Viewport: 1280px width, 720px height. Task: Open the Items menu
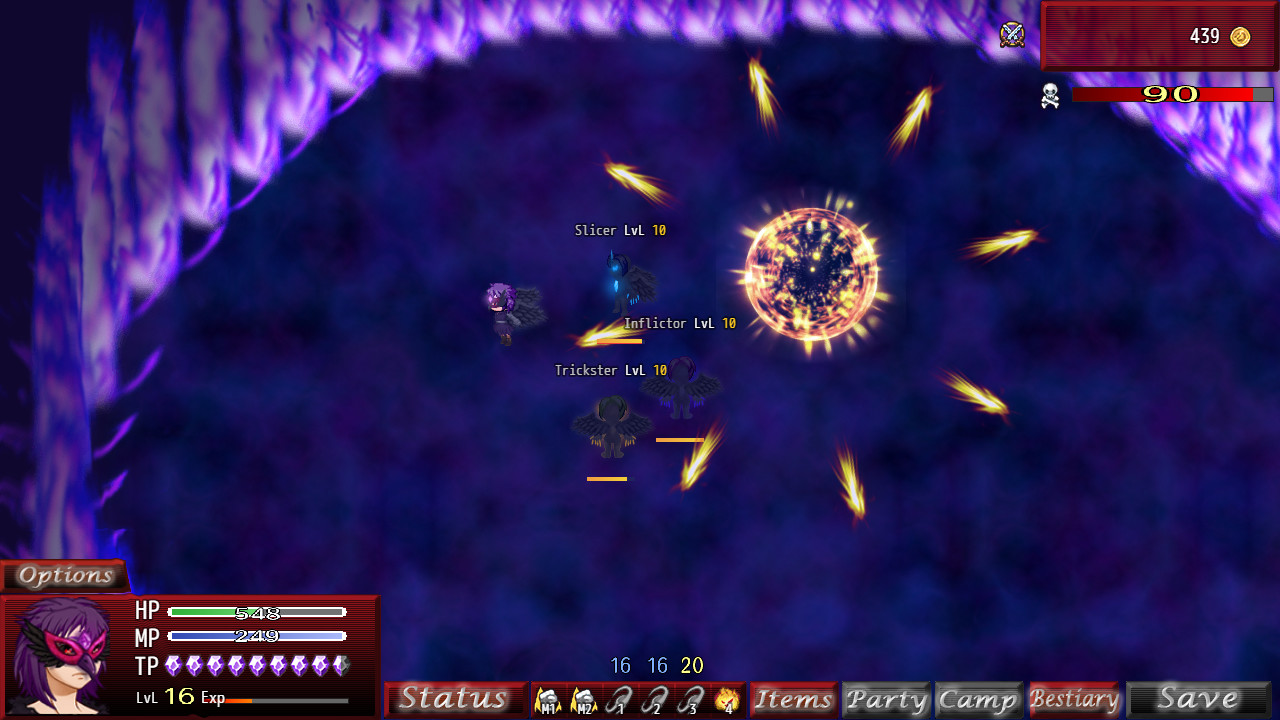pos(794,698)
